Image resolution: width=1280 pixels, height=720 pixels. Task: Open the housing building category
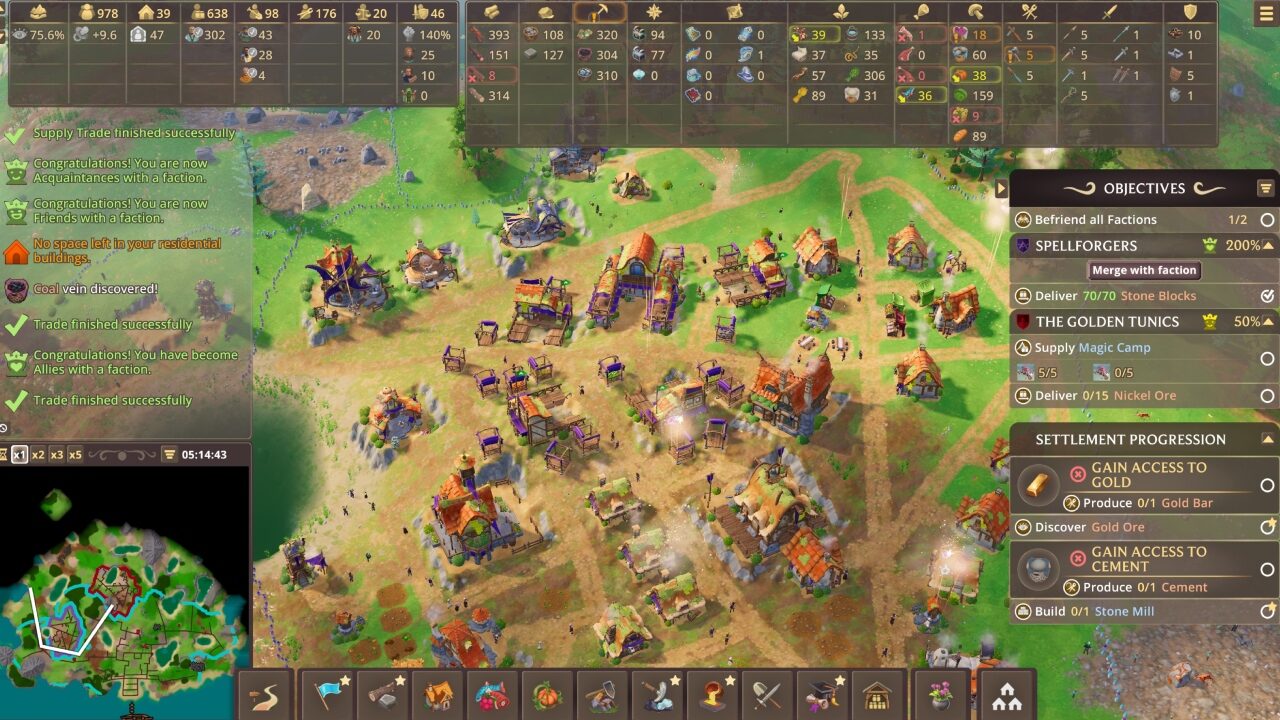click(440, 693)
